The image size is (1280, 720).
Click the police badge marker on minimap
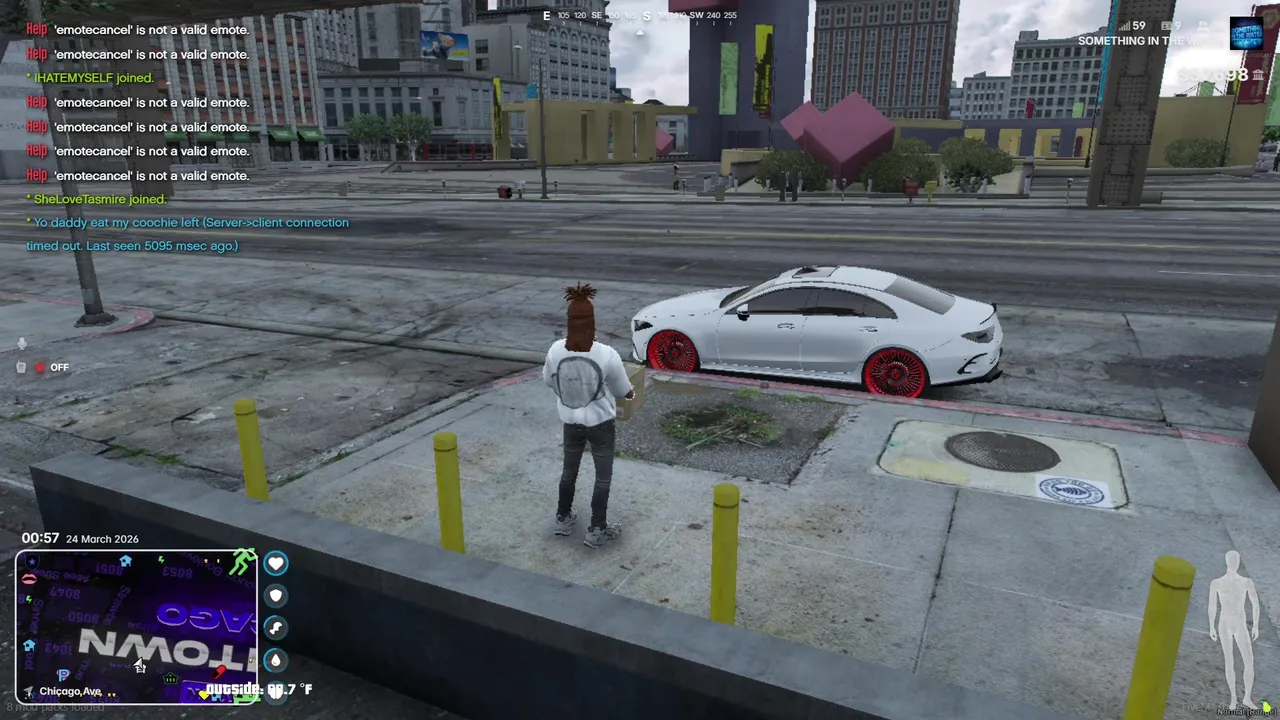click(x=33, y=563)
